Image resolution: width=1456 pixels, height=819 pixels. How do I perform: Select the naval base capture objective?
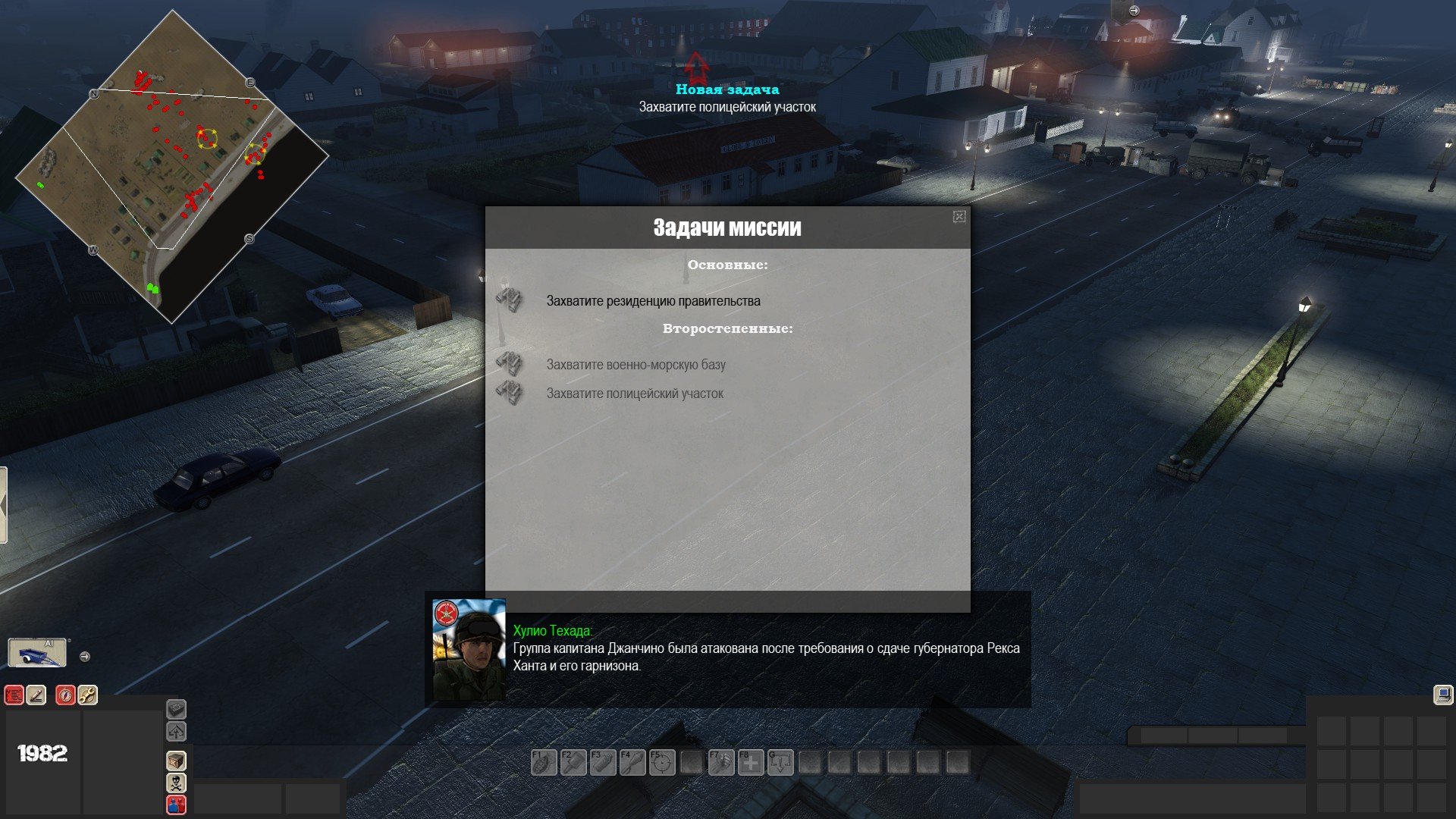[635, 365]
